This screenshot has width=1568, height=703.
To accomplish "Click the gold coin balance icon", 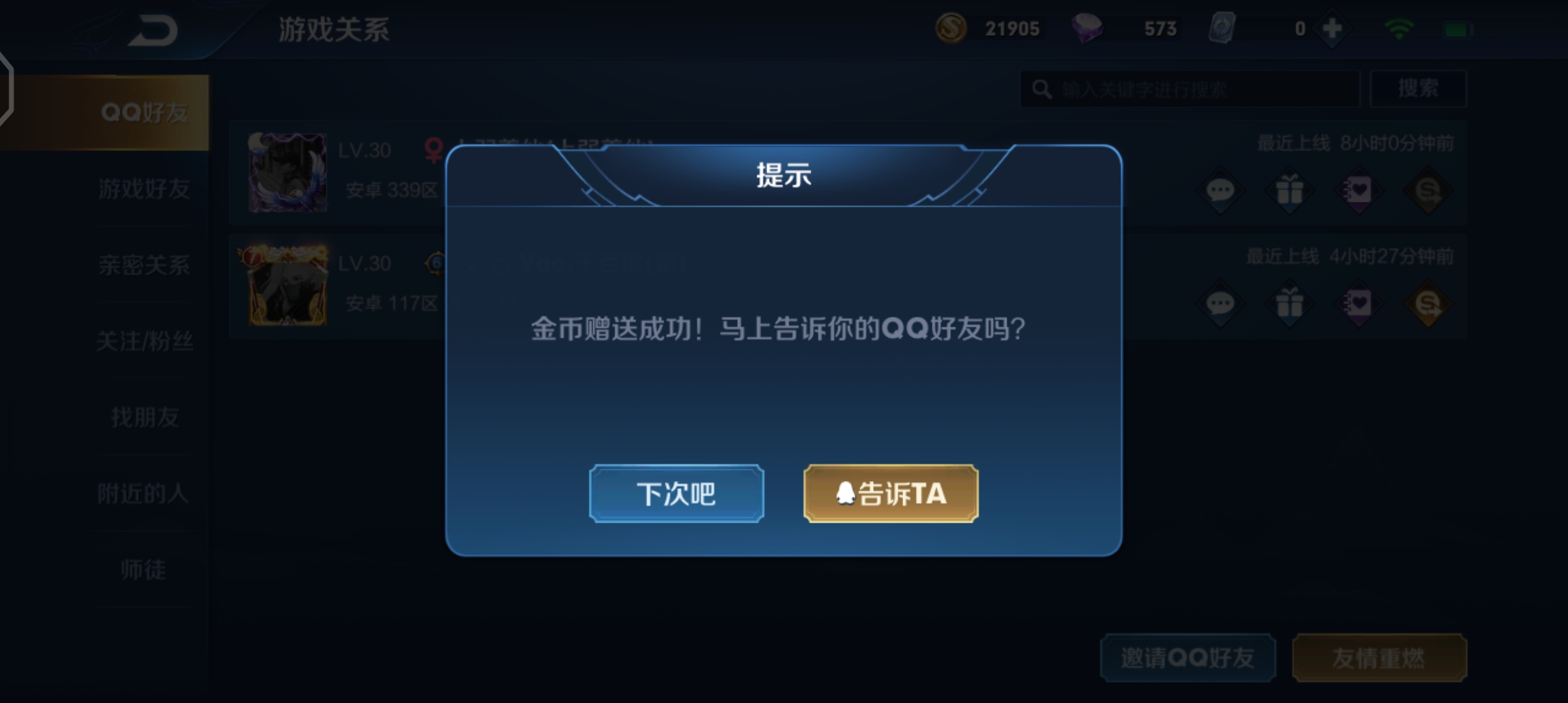I will pyautogui.click(x=950, y=28).
